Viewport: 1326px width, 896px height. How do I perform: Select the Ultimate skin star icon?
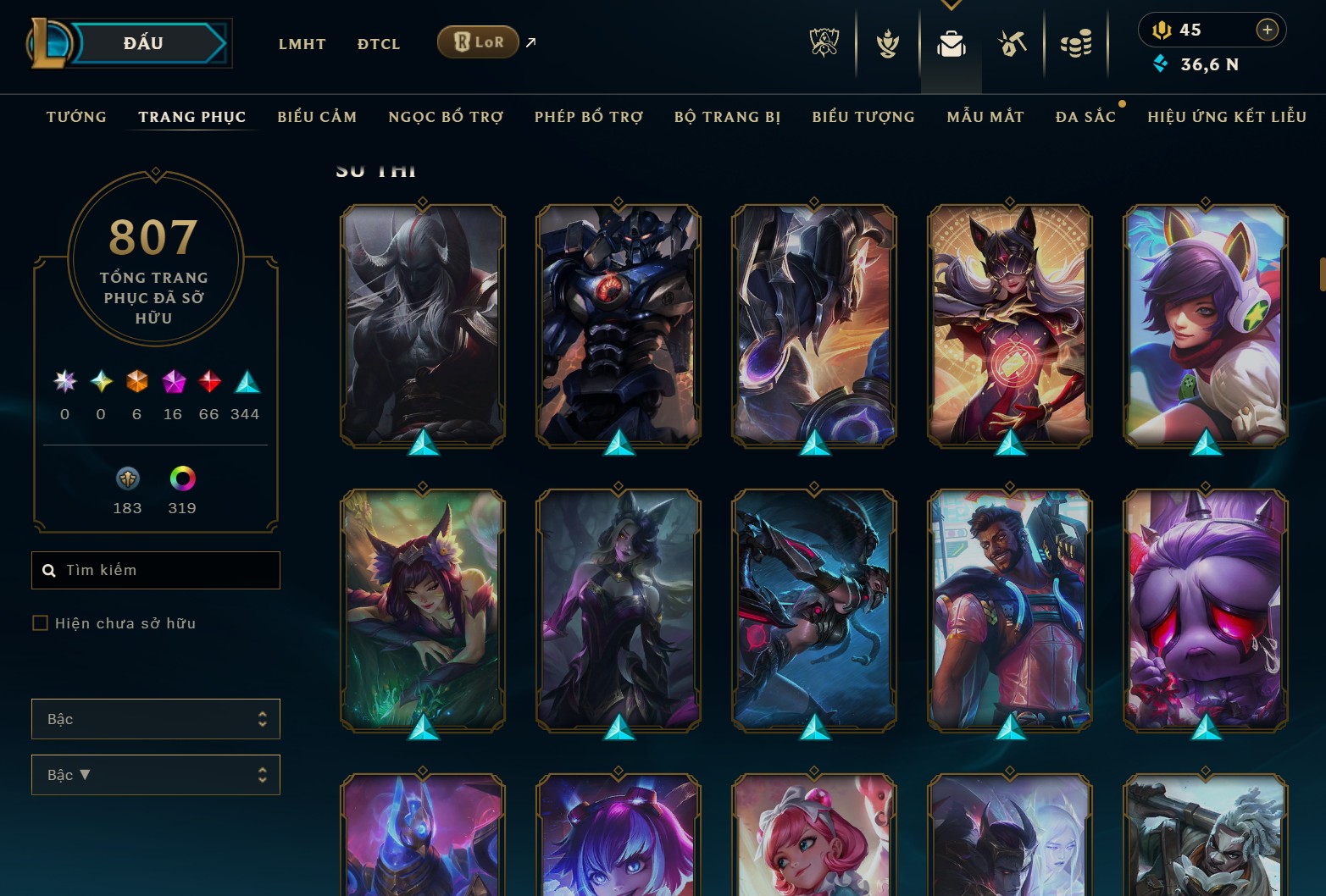pyautogui.click(x=64, y=383)
